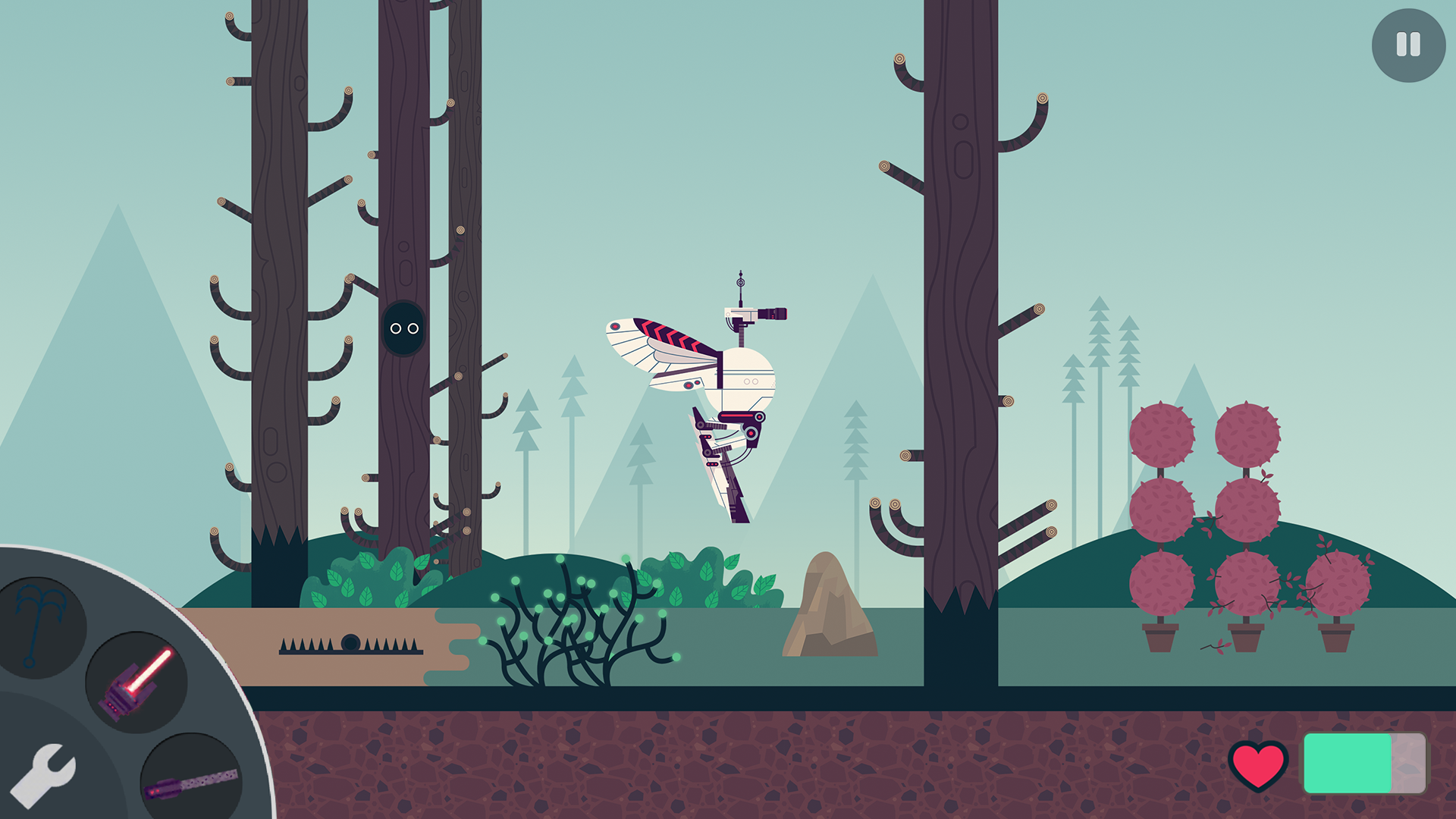The image size is (1456, 819).
Task: Pause the game with the pause button
Action: (1407, 45)
